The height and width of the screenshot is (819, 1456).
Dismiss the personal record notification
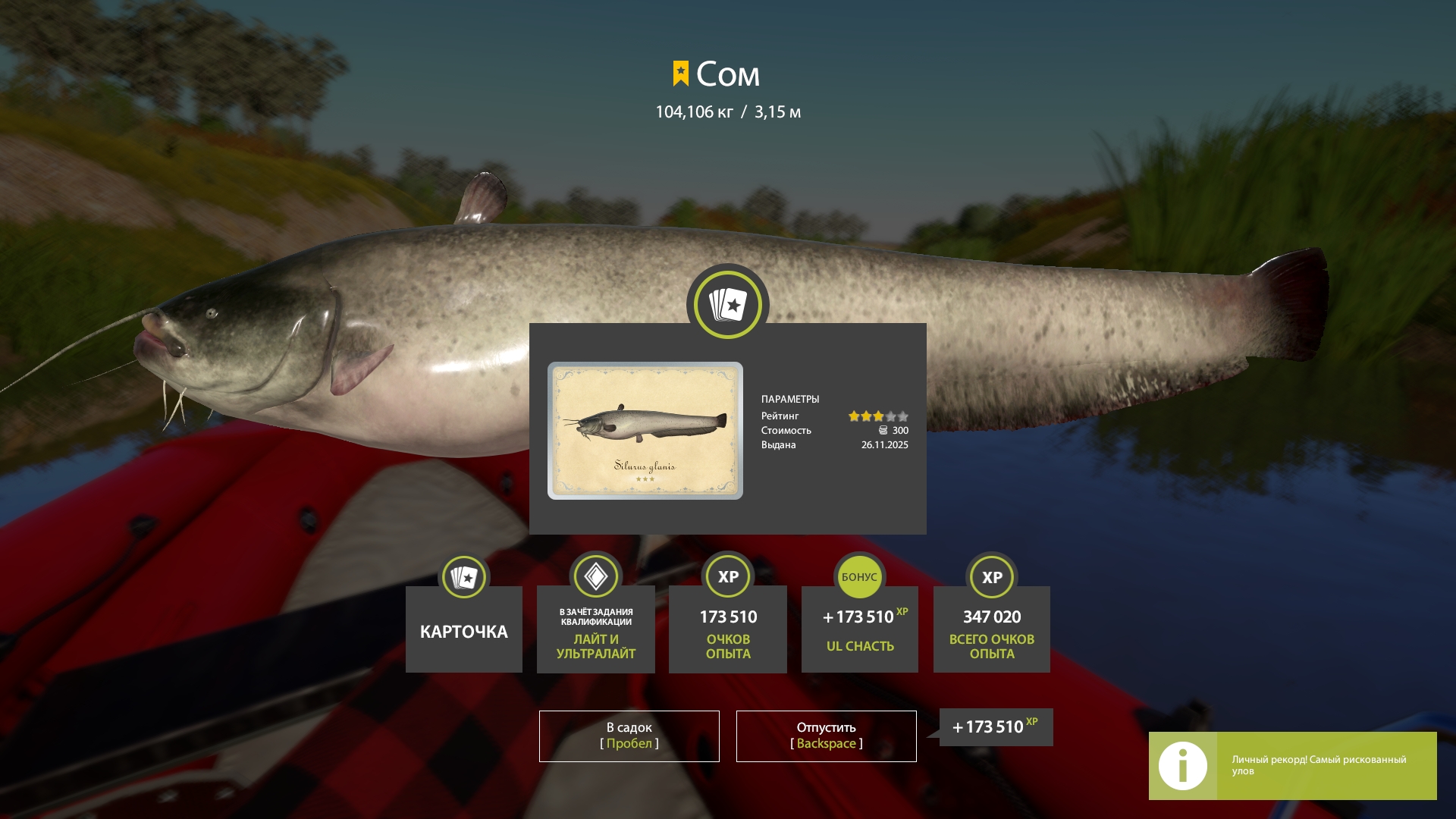pyautogui.click(x=1292, y=765)
